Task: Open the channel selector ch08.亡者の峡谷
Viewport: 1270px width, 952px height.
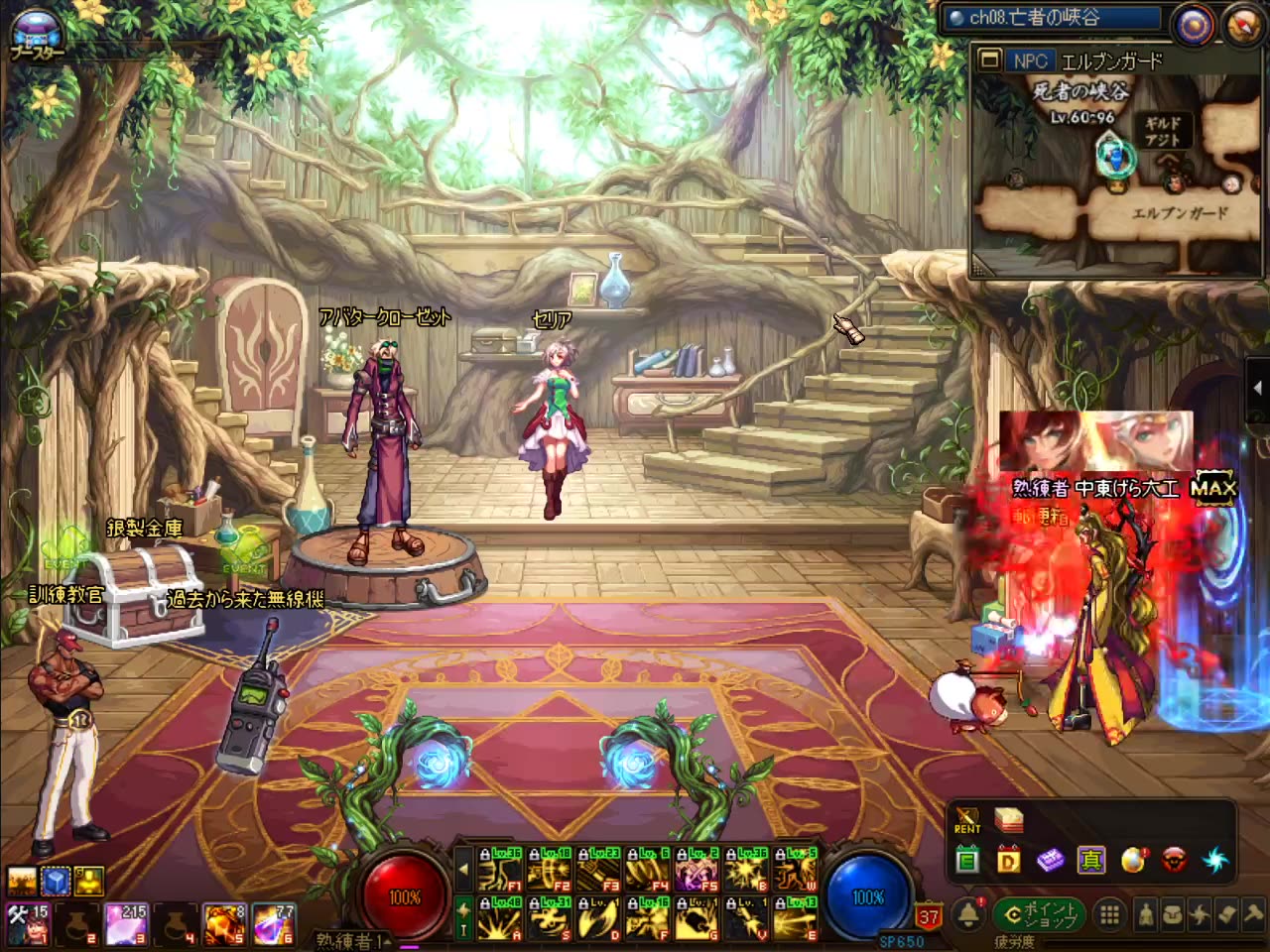Action: pyautogui.click(x=1052, y=18)
